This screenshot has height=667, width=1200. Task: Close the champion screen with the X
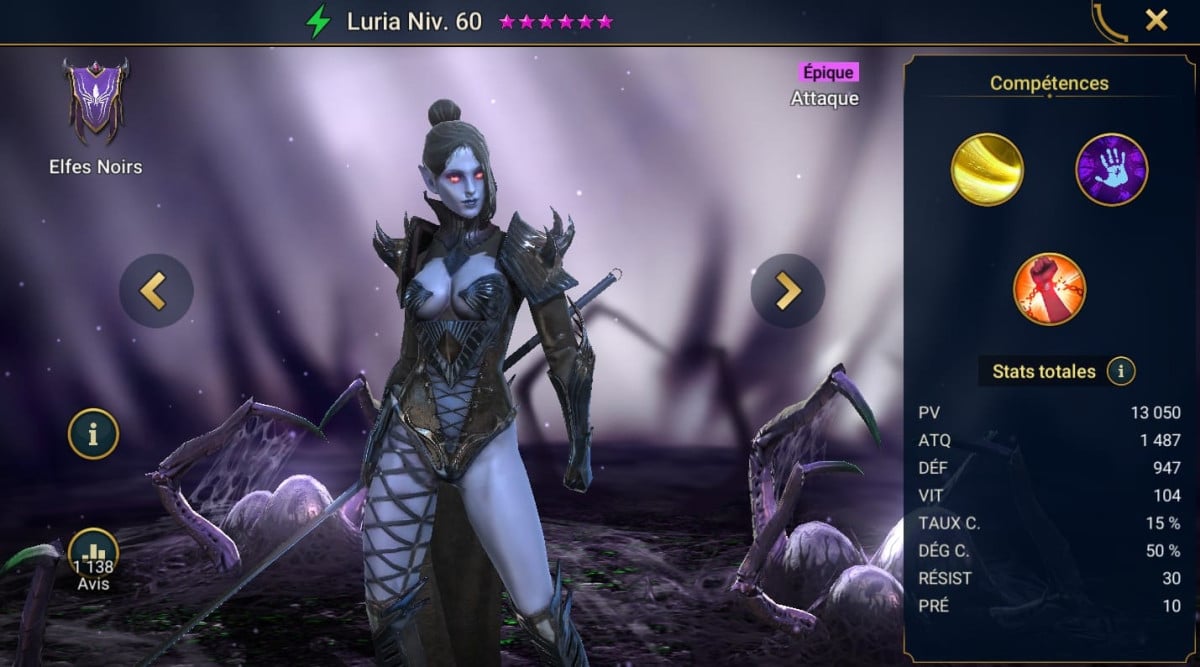pos(1156,20)
